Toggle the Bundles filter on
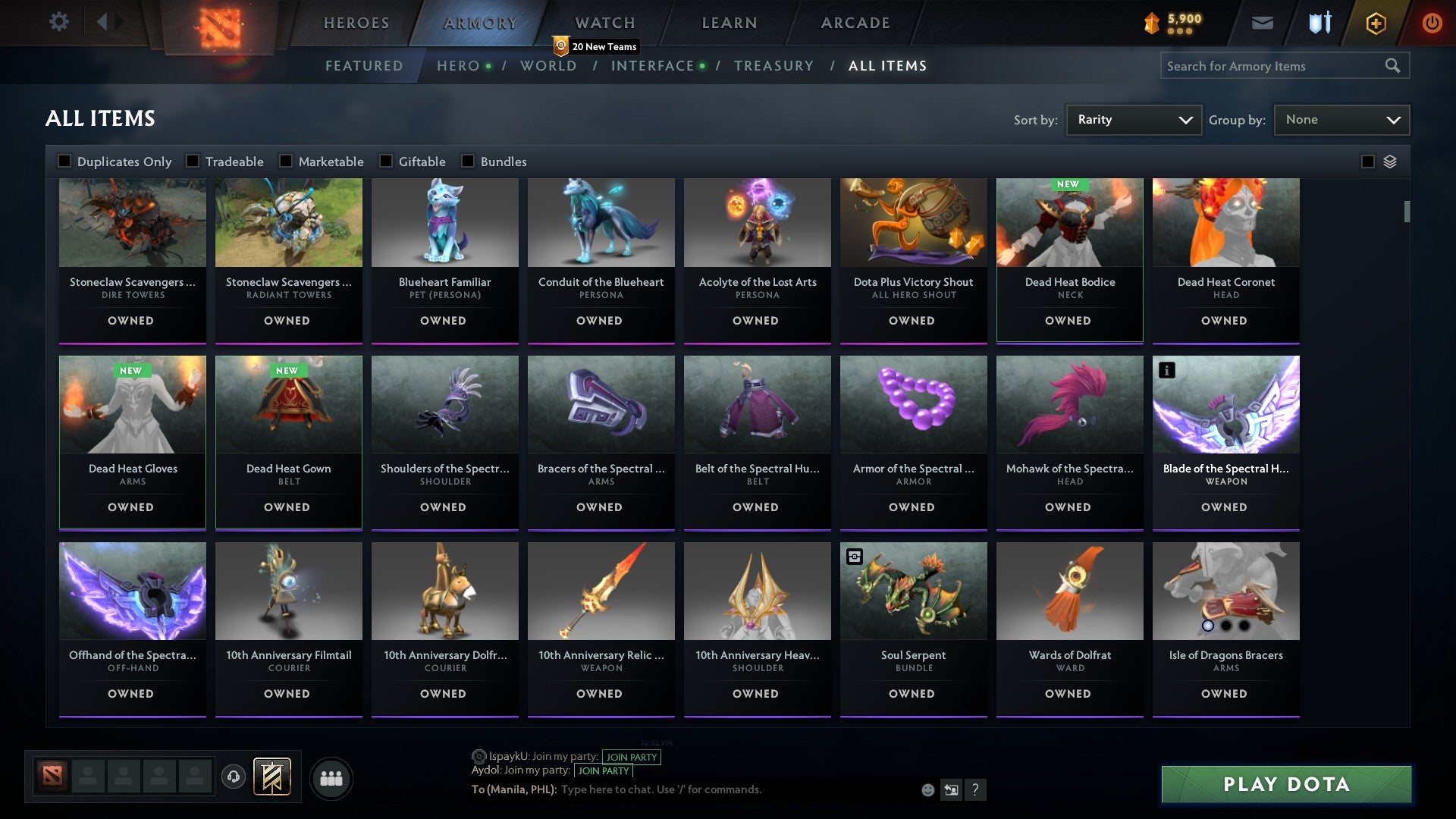Viewport: 1456px width, 819px height. coord(467,161)
